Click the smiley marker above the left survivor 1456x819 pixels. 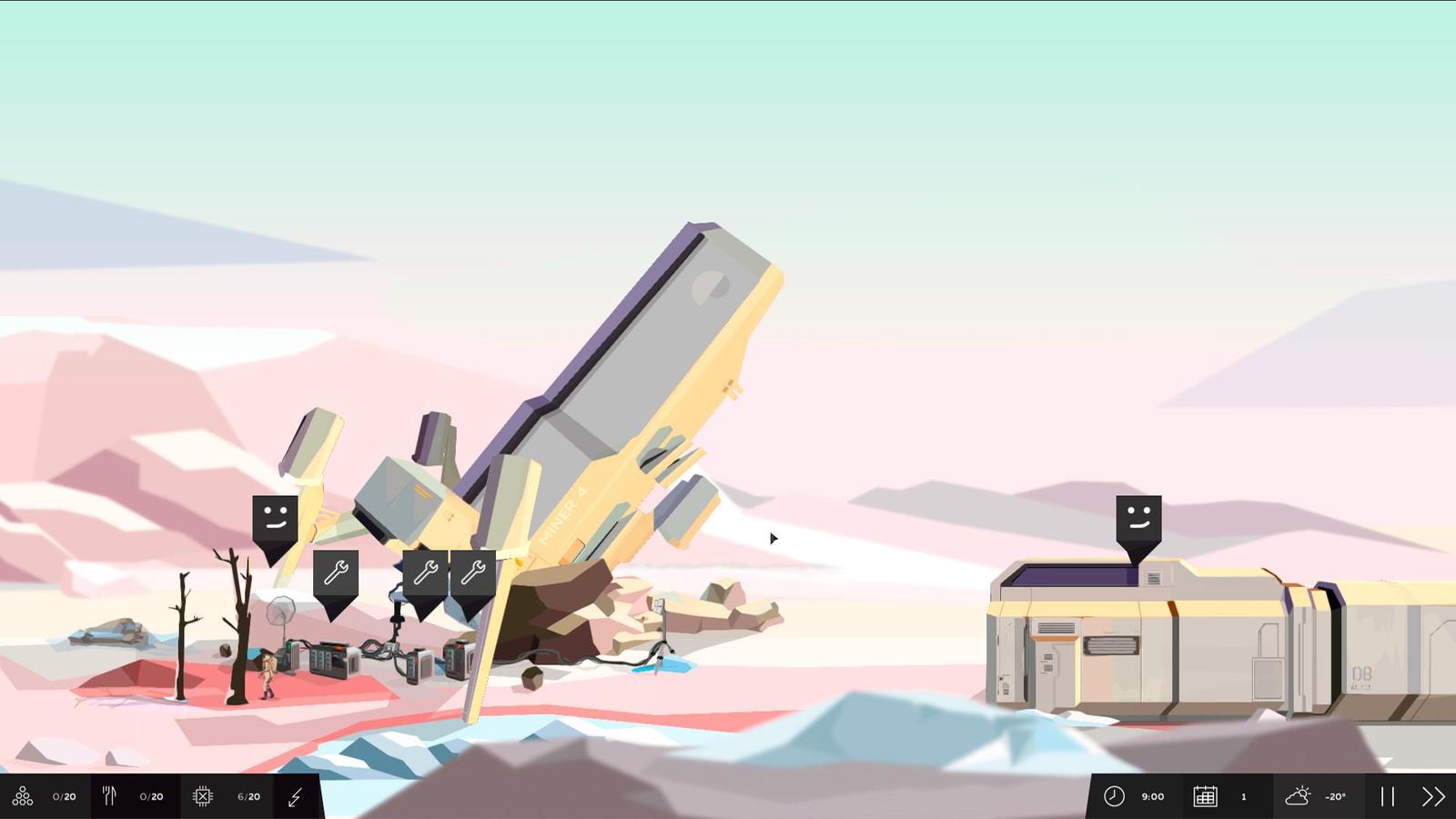click(x=274, y=517)
